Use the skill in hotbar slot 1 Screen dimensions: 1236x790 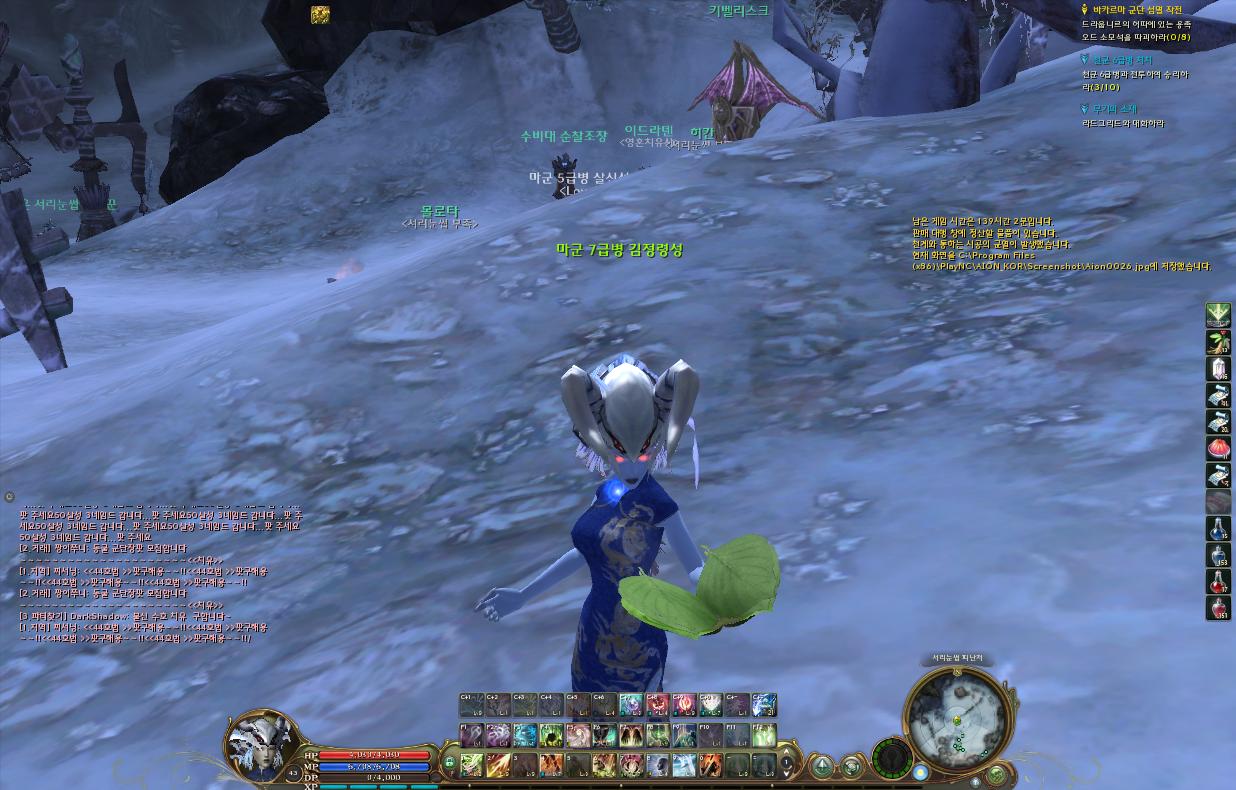pos(472,765)
